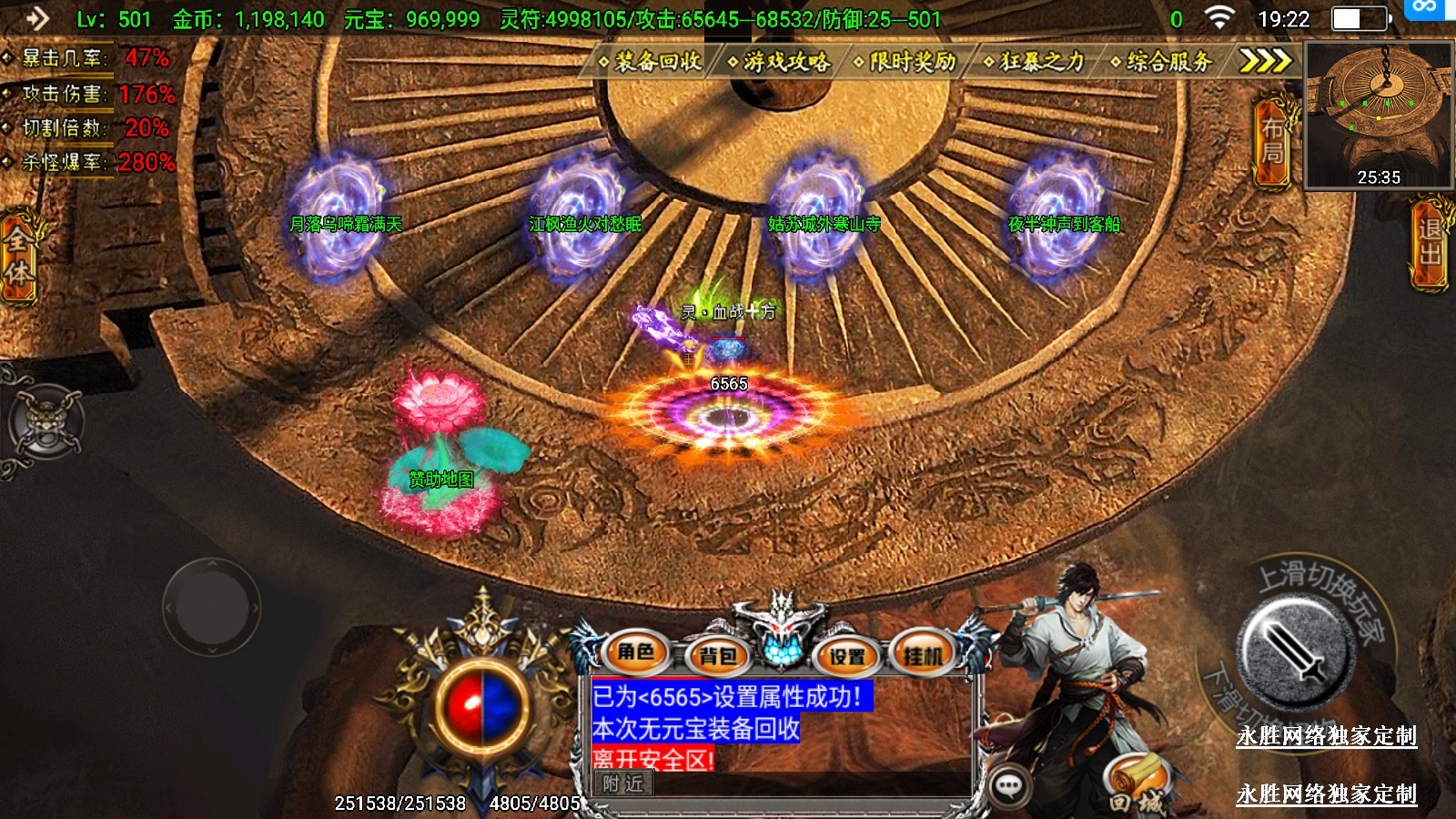Click the back arrow in top-left corner
The height and width of the screenshot is (819, 1456).
36,18
